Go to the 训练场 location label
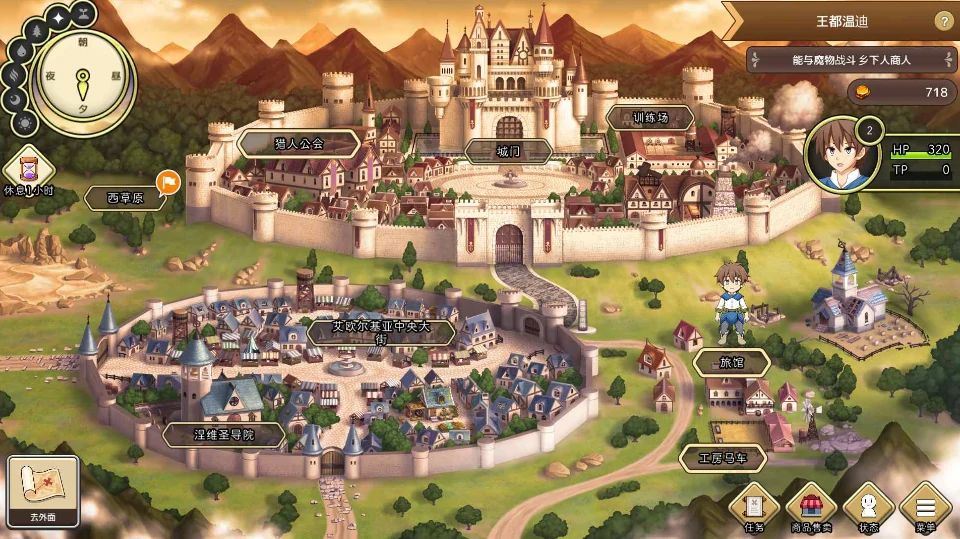Viewport: 960px width, 539px height. [650, 118]
